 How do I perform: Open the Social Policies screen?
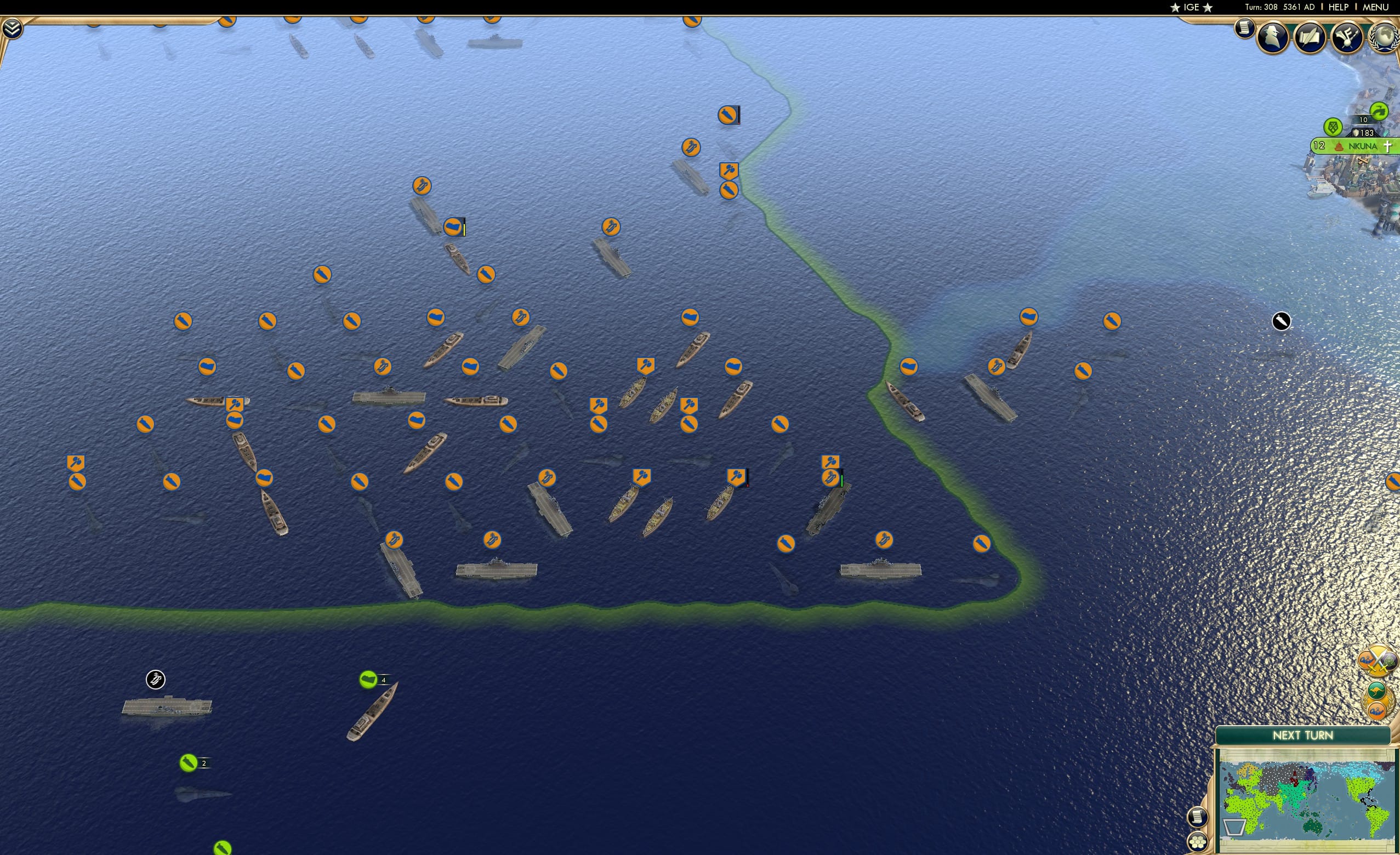(1311, 37)
